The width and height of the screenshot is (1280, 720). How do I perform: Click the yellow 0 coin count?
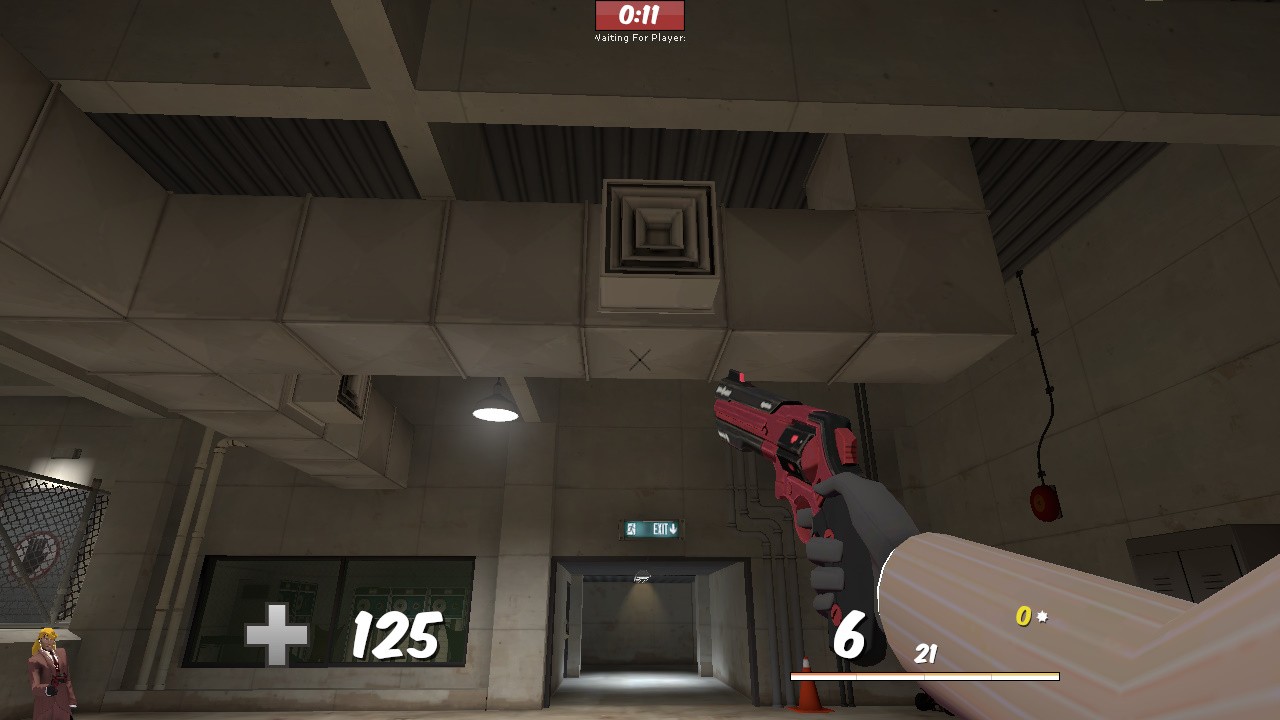point(1021,618)
